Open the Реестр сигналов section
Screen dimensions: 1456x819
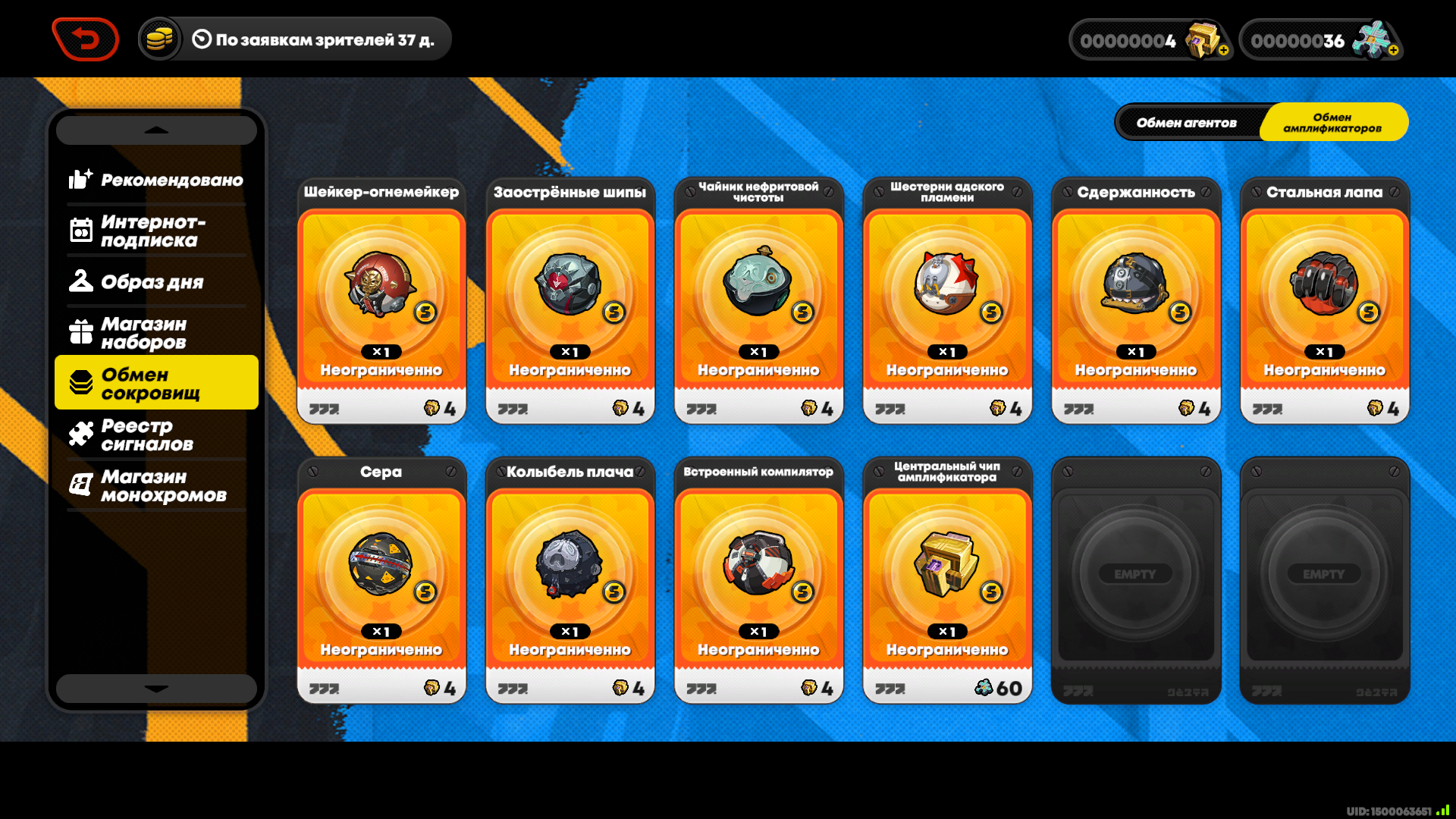pyautogui.click(x=156, y=435)
